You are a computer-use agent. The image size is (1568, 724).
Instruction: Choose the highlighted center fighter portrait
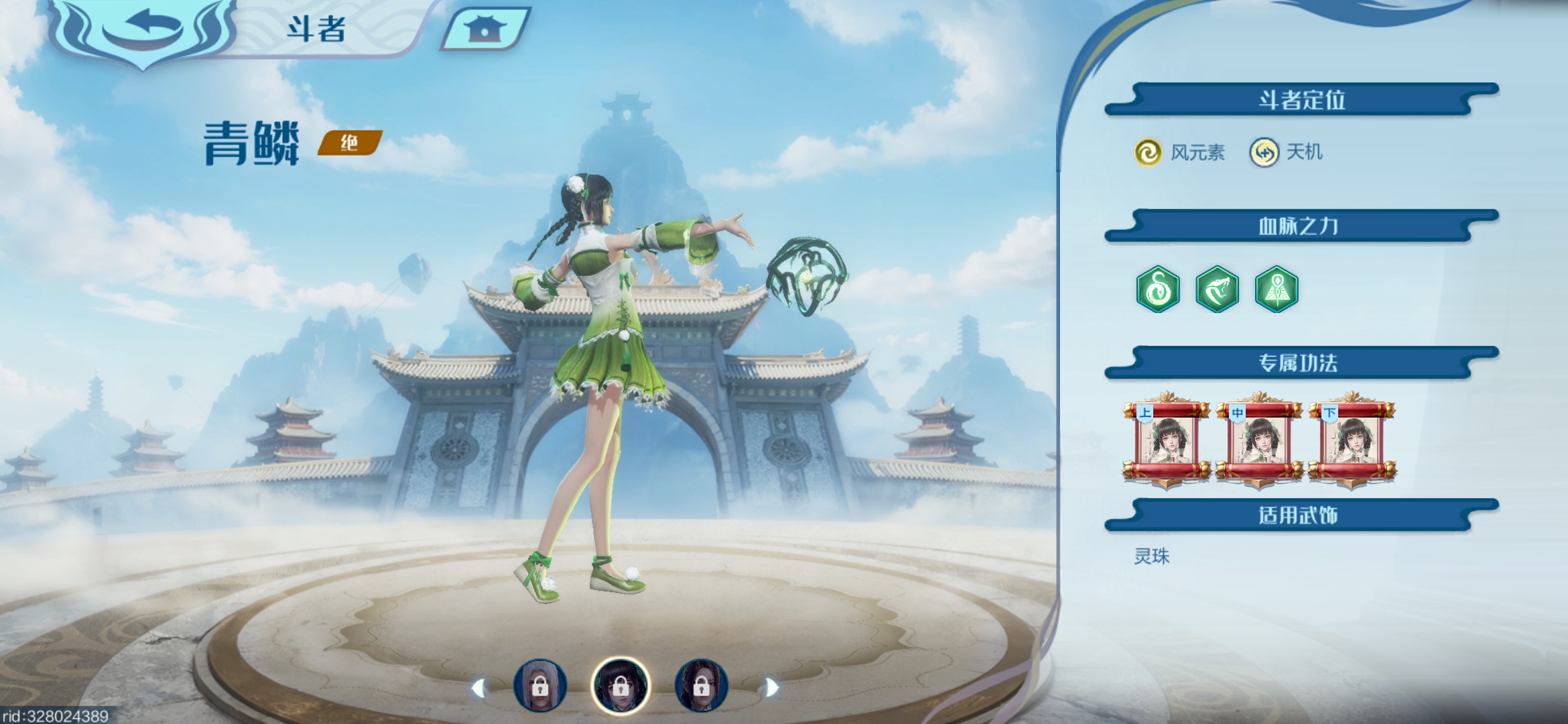tap(620, 686)
